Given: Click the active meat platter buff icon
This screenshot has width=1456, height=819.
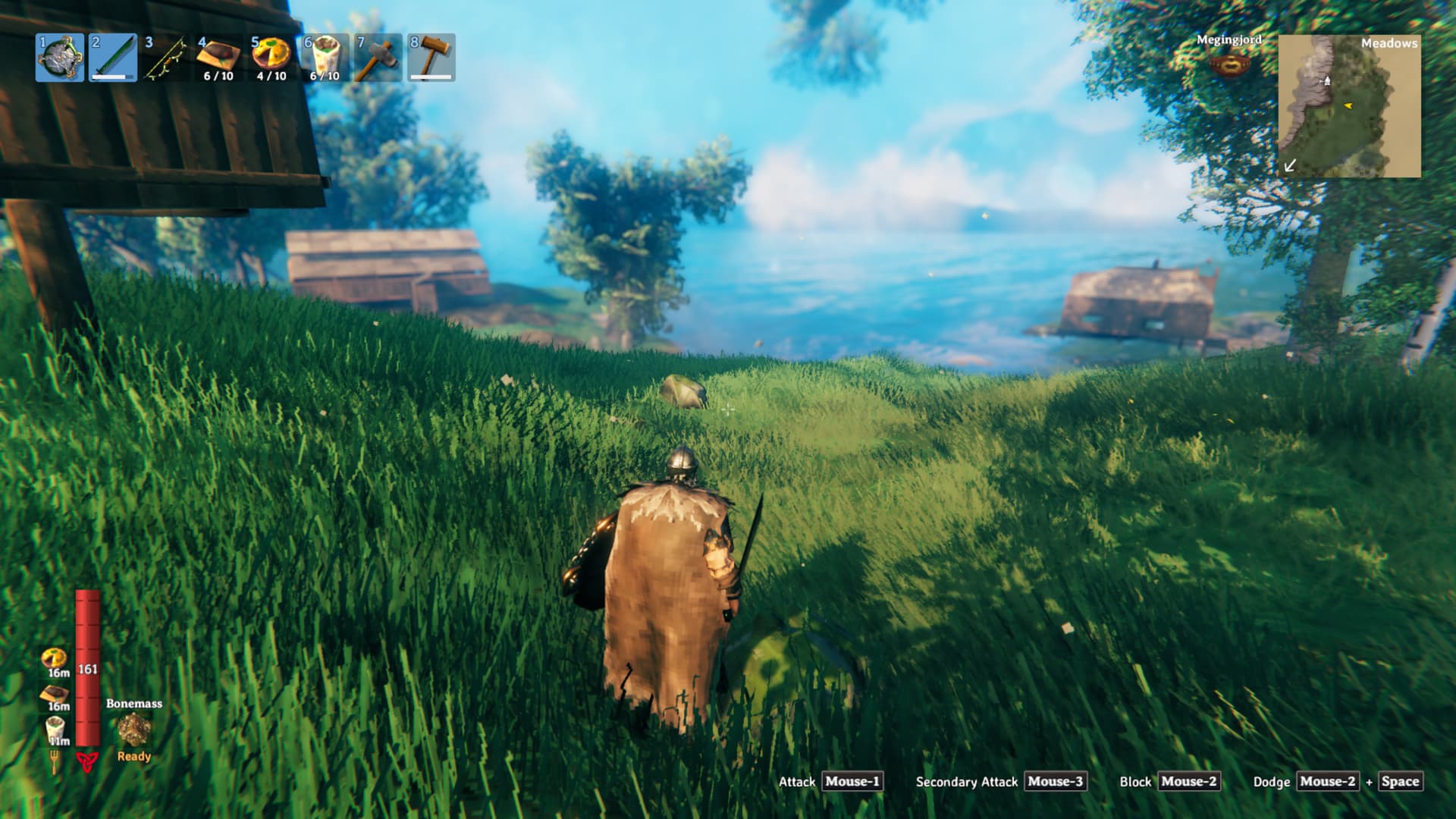Looking at the screenshot, I should (55, 694).
